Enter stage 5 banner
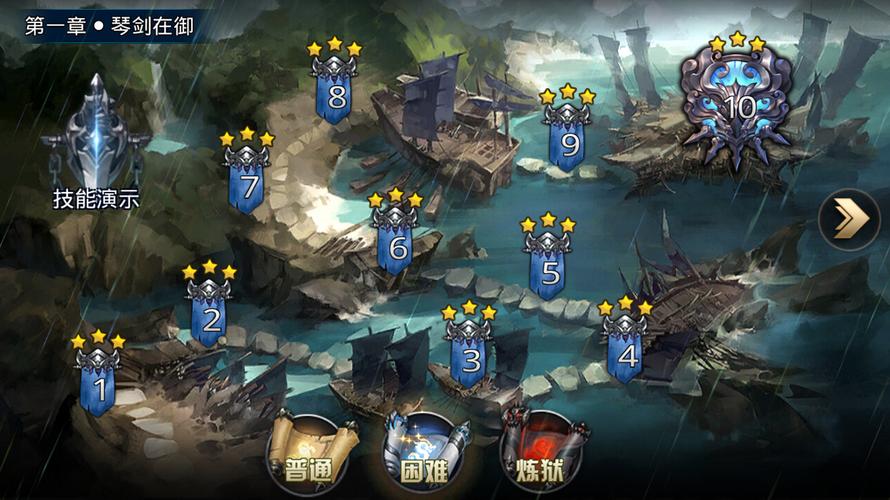 tap(548, 266)
